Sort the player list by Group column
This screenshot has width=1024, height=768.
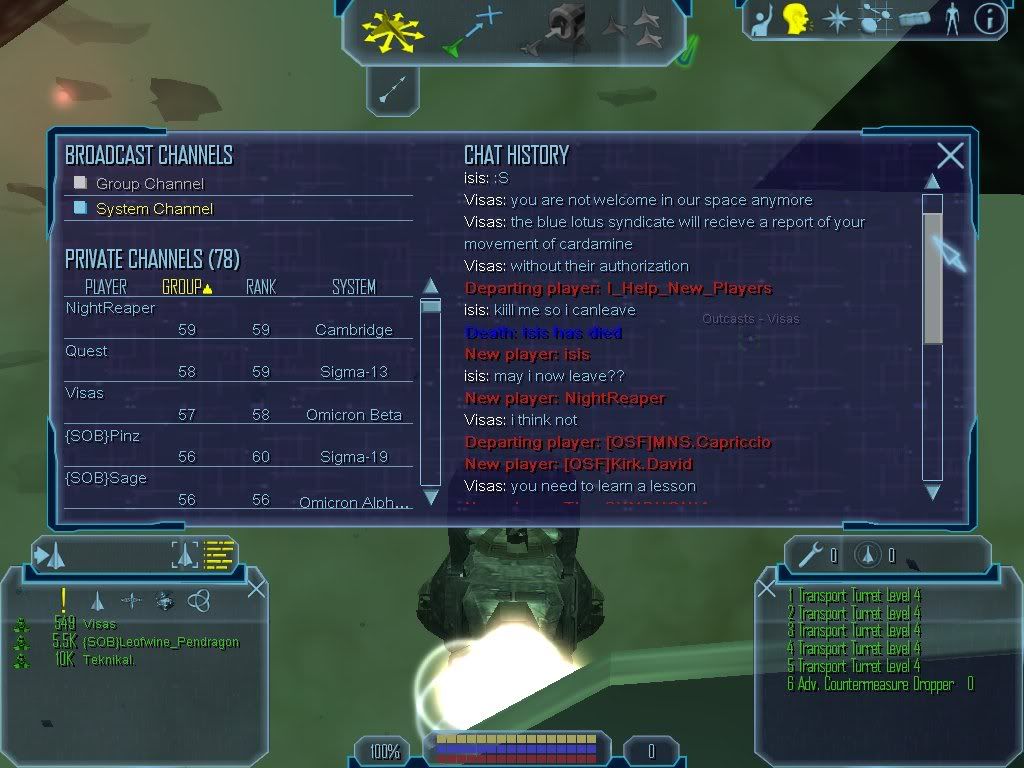pyautogui.click(x=186, y=288)
